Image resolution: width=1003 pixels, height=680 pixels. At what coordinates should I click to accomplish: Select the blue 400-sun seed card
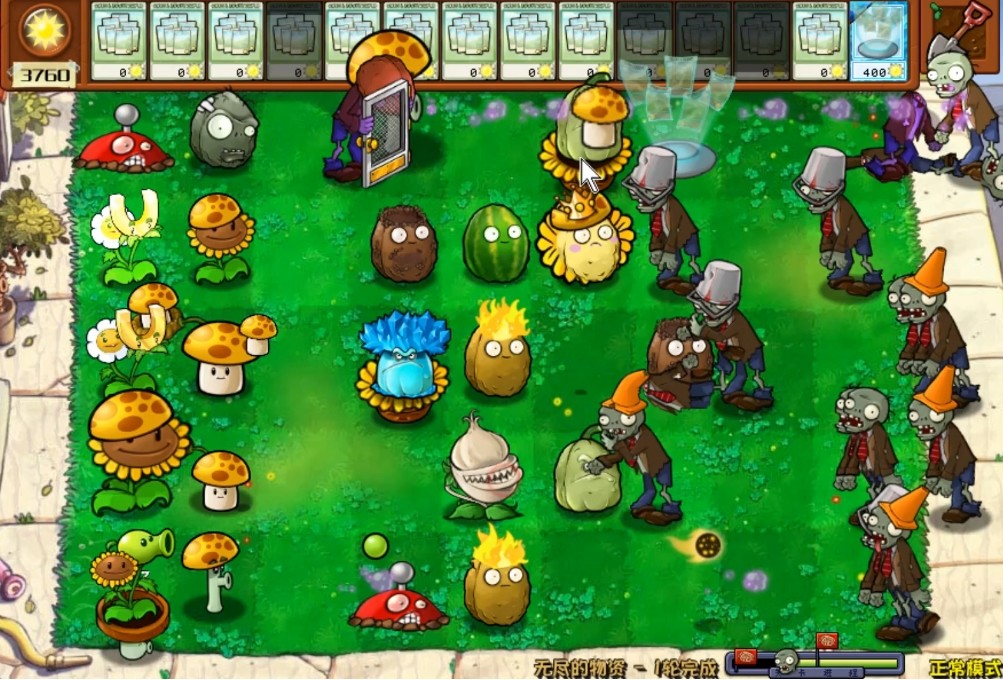click(x=879, y=41)
